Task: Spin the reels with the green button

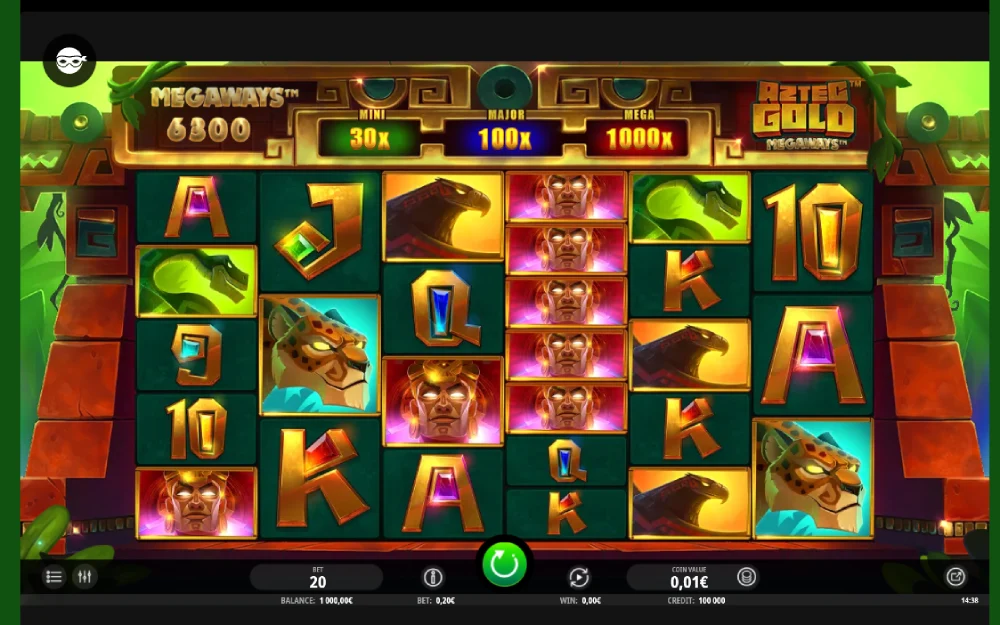Action: click(x=504, y=565)
